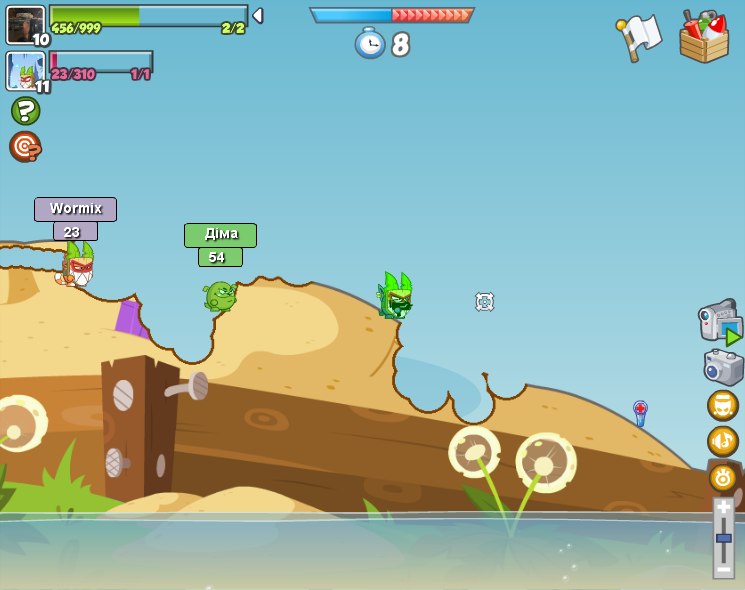The image size is (745, 590).
Task: Click the zoom slider handle
Action: 723,538
